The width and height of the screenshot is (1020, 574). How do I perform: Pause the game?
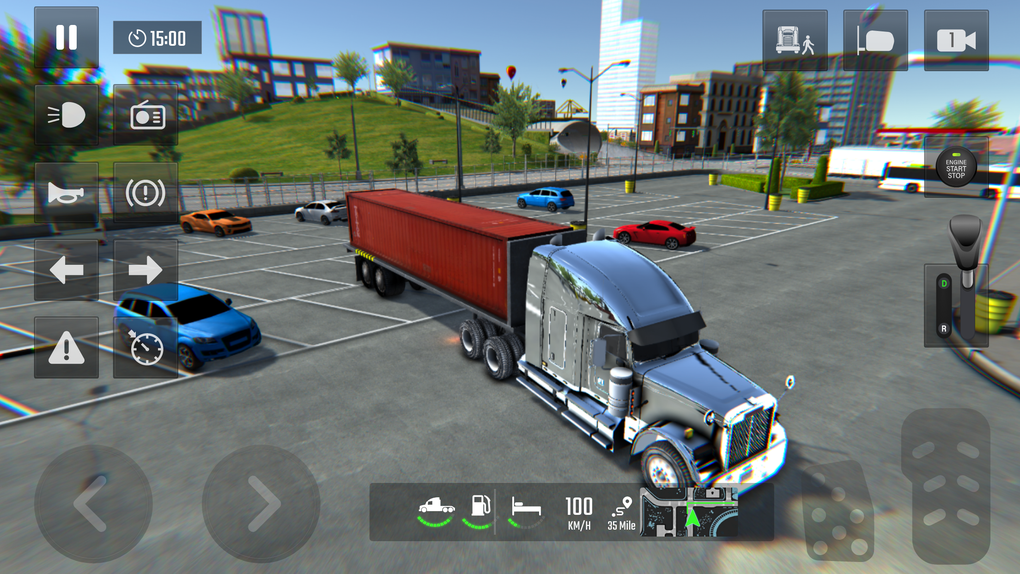66,38
